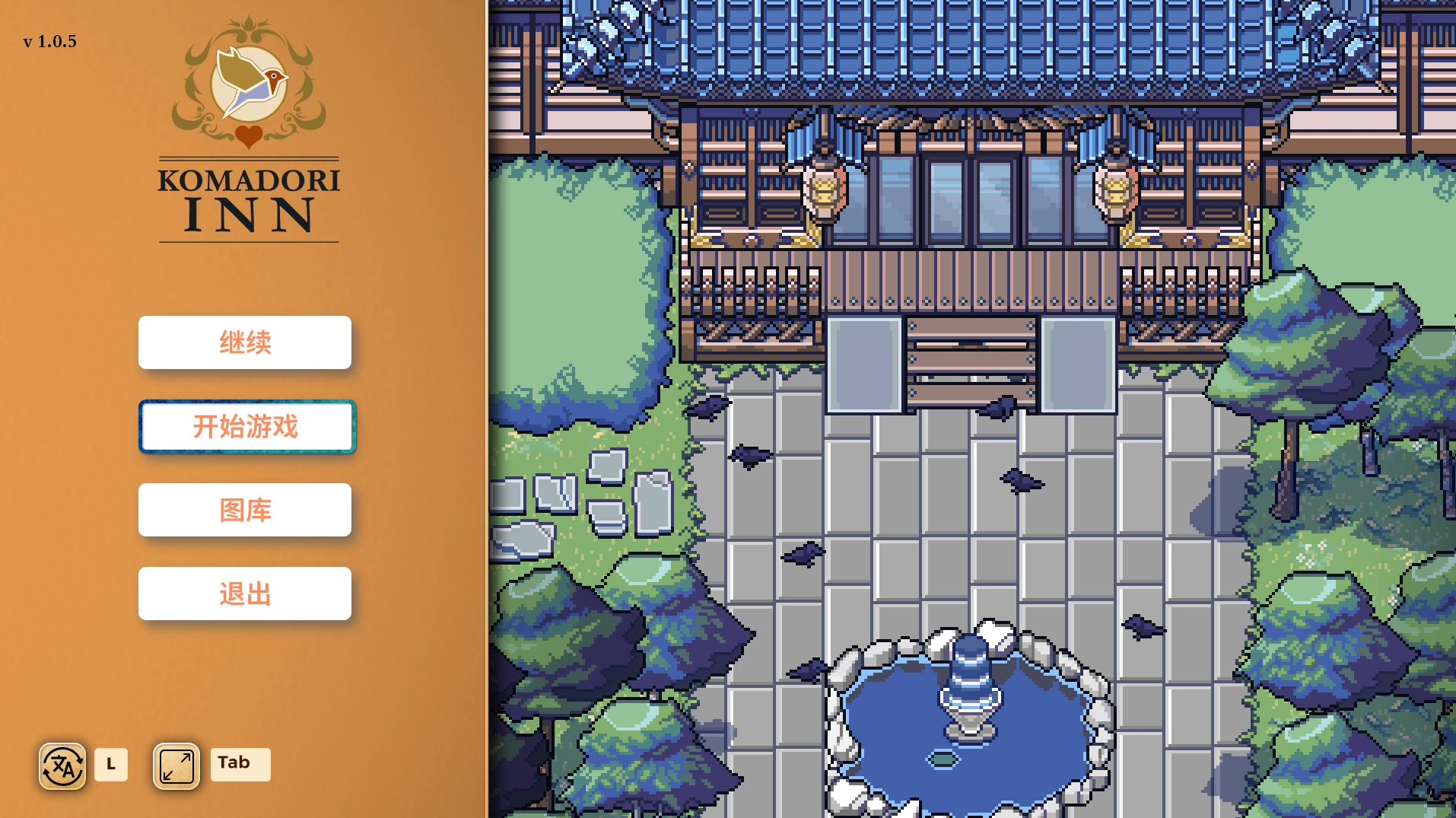Select the 退出 exit menu entry
Screen dimensions: 1456x818
pyautogui.click(x=245, y=593)
